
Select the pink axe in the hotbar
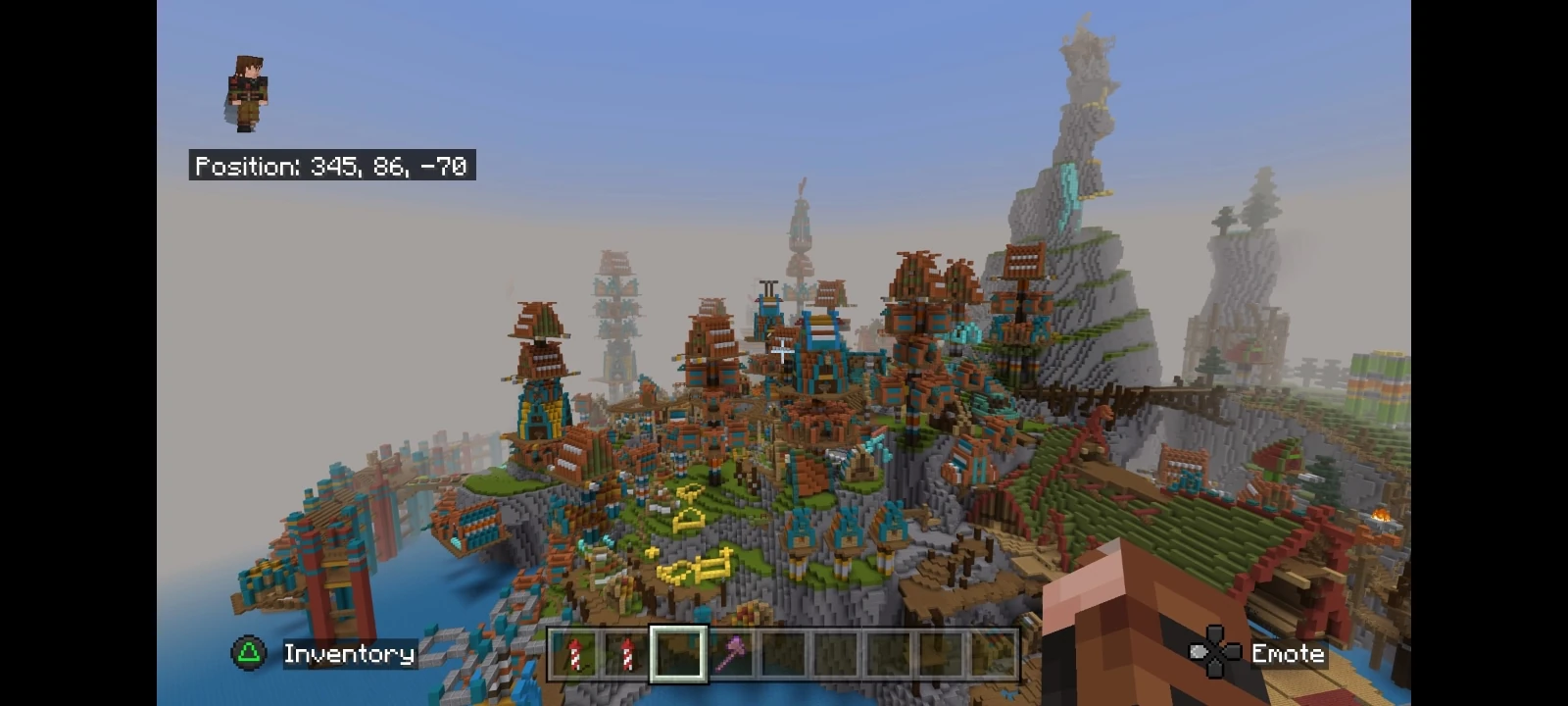click(x=733, y=655)
